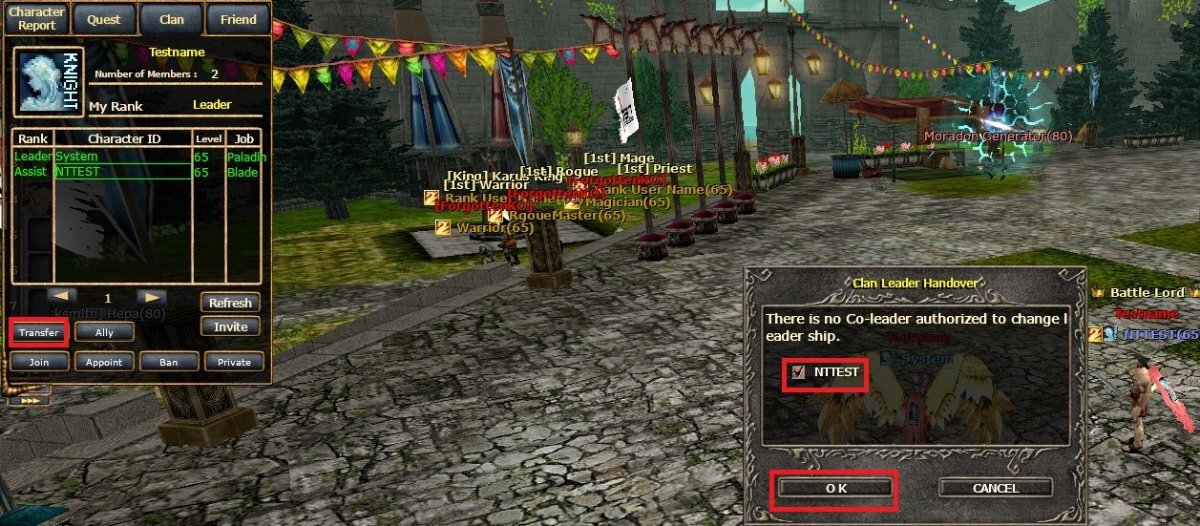Cancel the Clan Leader Handover
This screenshot has width=1200, height=526.
click(x=995, y=488)
